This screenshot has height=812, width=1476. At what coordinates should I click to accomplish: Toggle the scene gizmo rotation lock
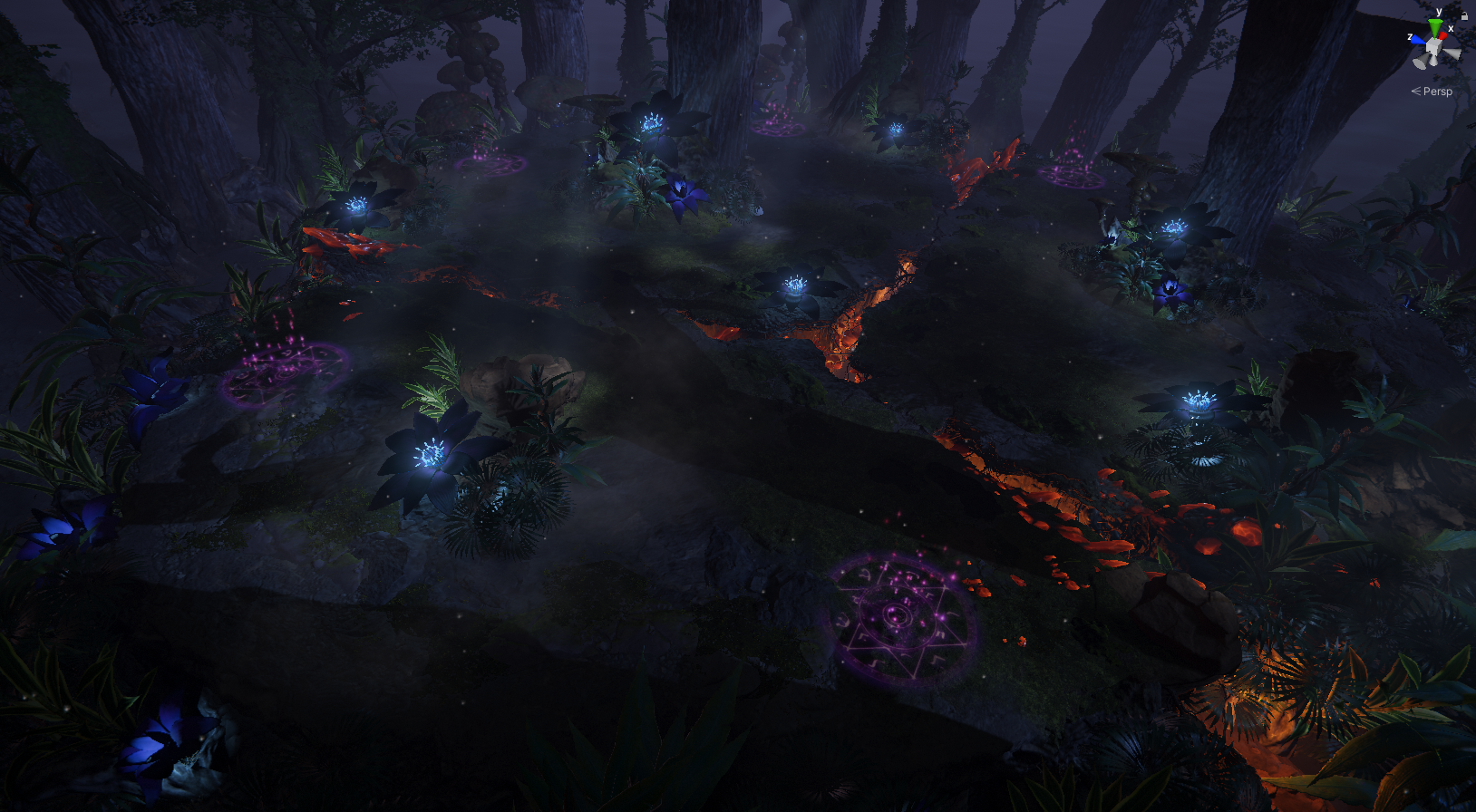[x=1464, y=15]
